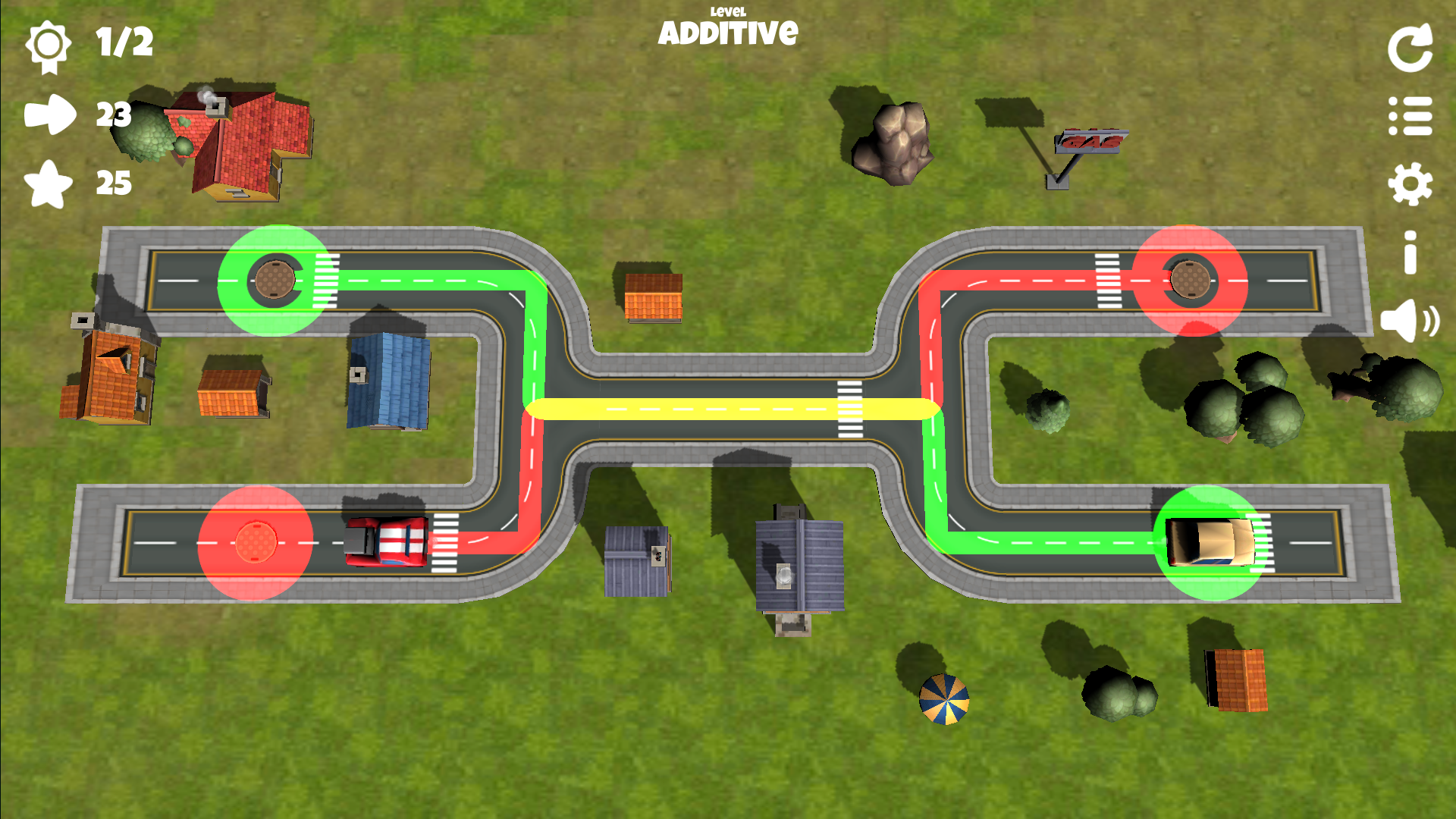1456x819 pixels.
Task: Open settings via the gear icon
Action: [1410, 184]
